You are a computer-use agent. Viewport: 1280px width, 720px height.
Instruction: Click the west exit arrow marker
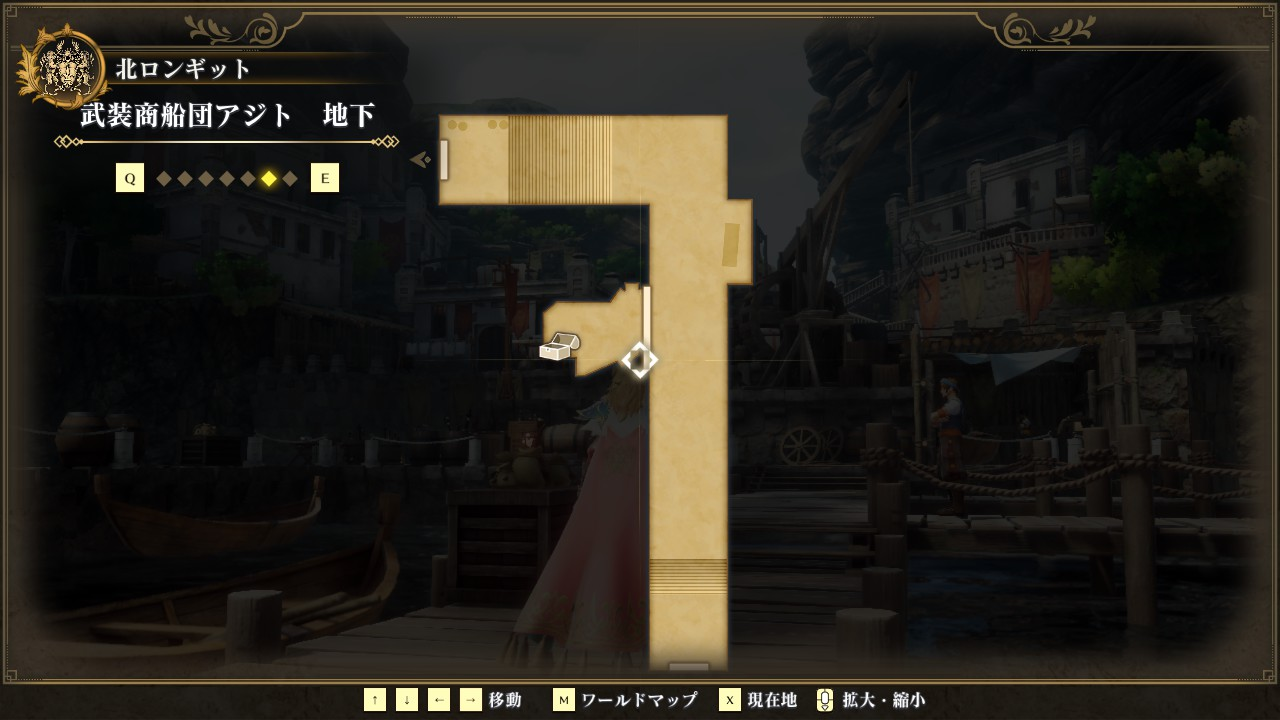(x=421, y=159)
